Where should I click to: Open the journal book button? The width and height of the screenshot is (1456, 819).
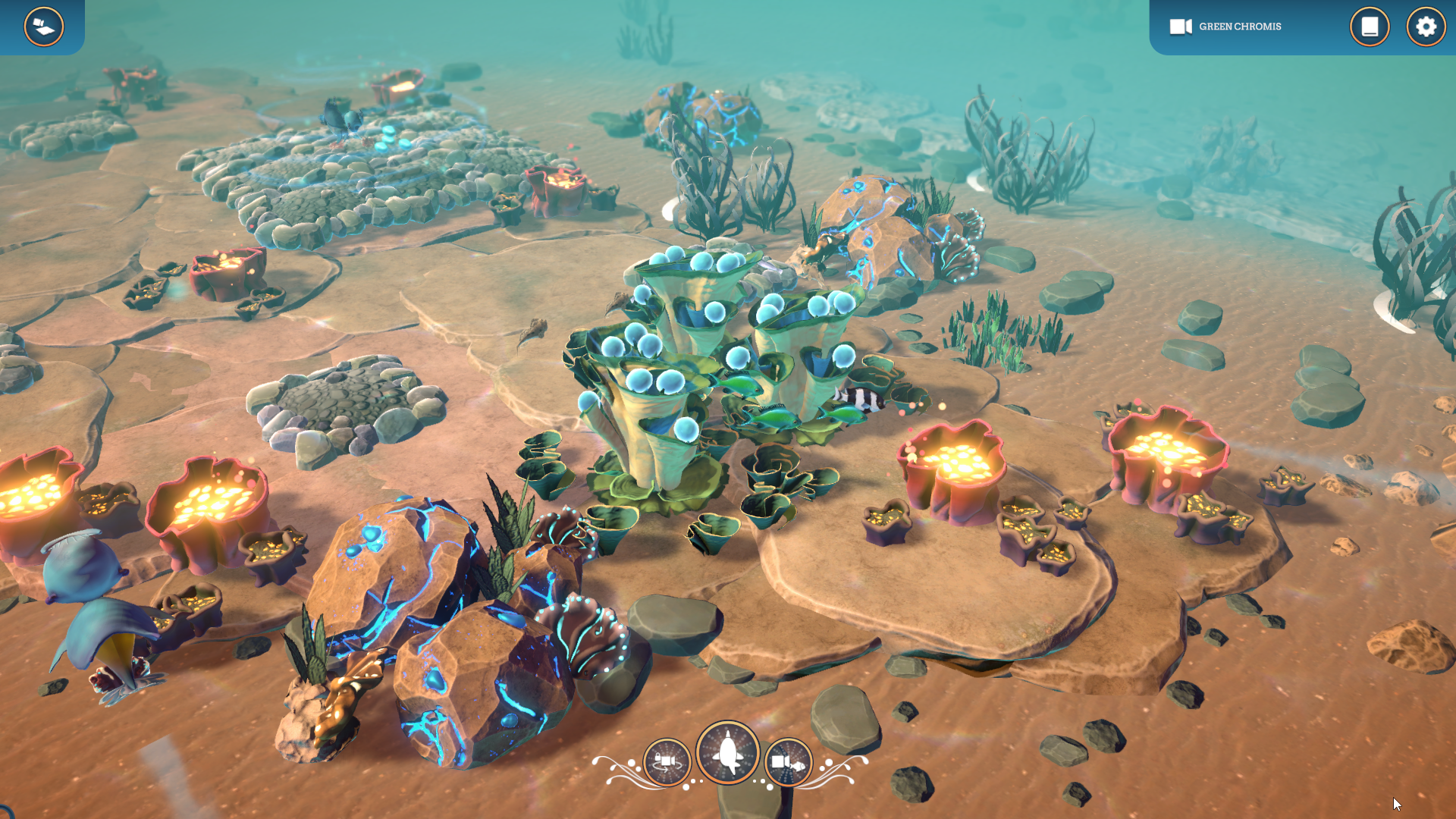1369,27
